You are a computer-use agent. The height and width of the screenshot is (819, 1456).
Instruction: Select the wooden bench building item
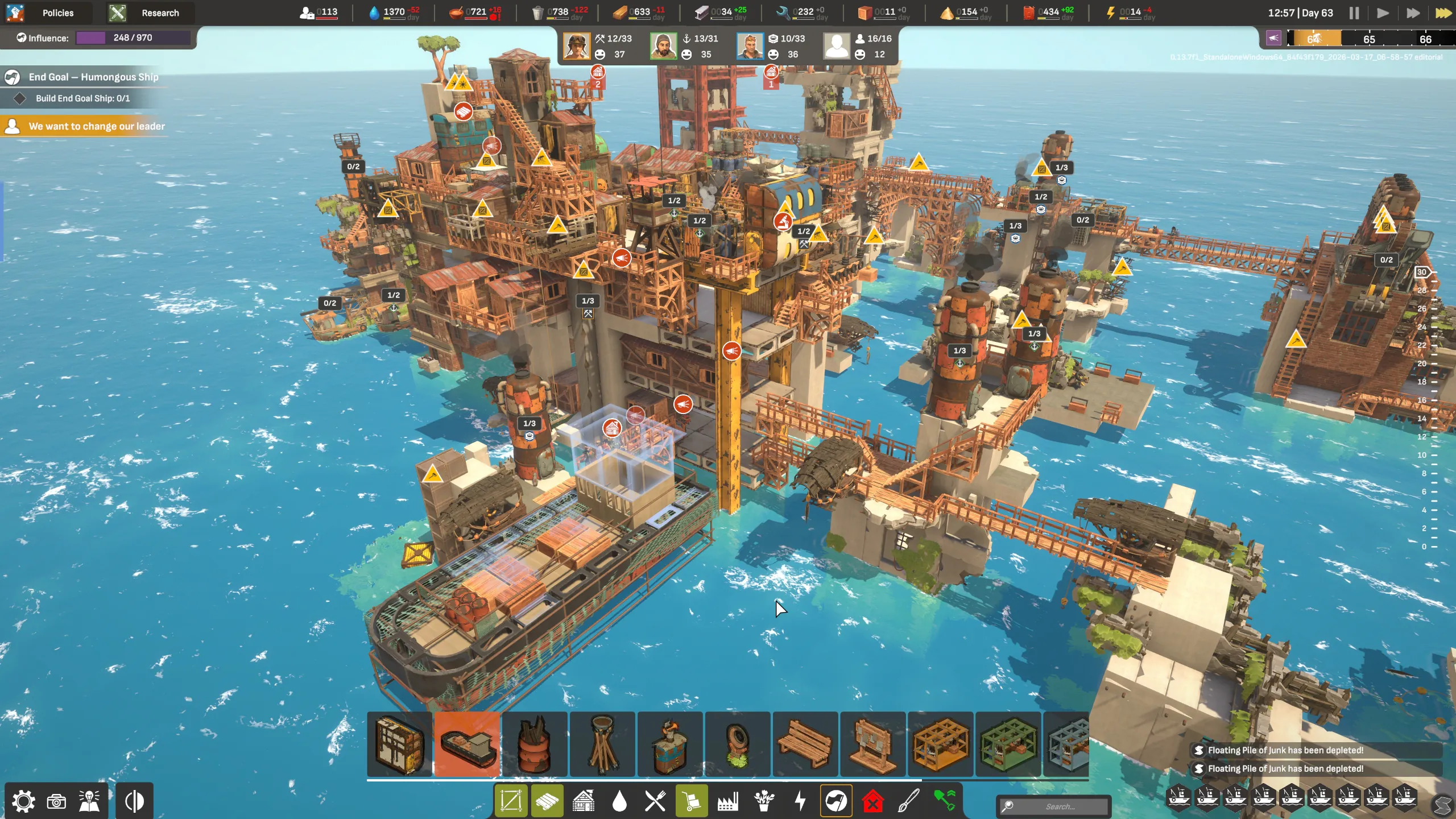point(805,744)
